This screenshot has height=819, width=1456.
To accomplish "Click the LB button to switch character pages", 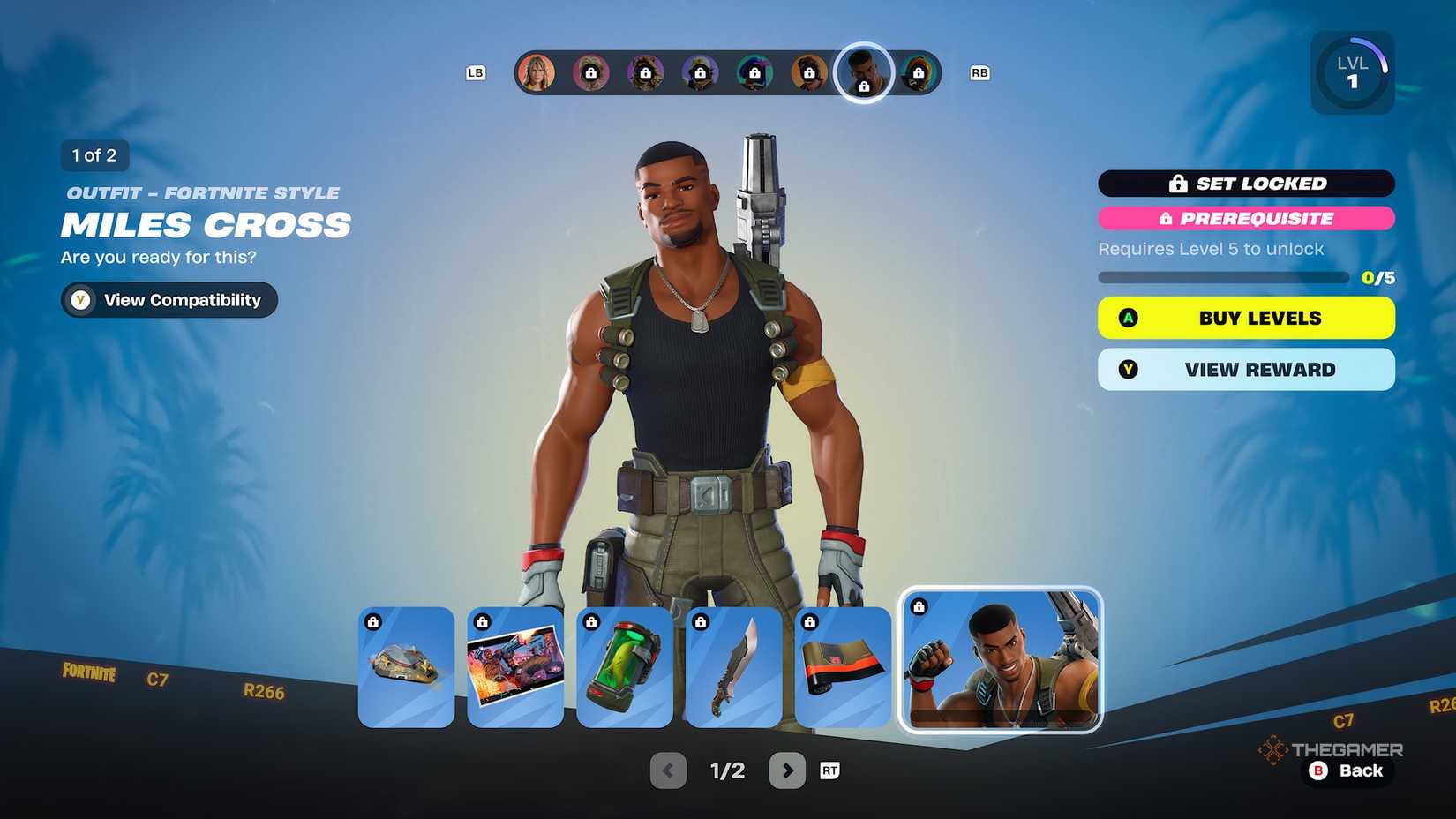I will point(477,73).
